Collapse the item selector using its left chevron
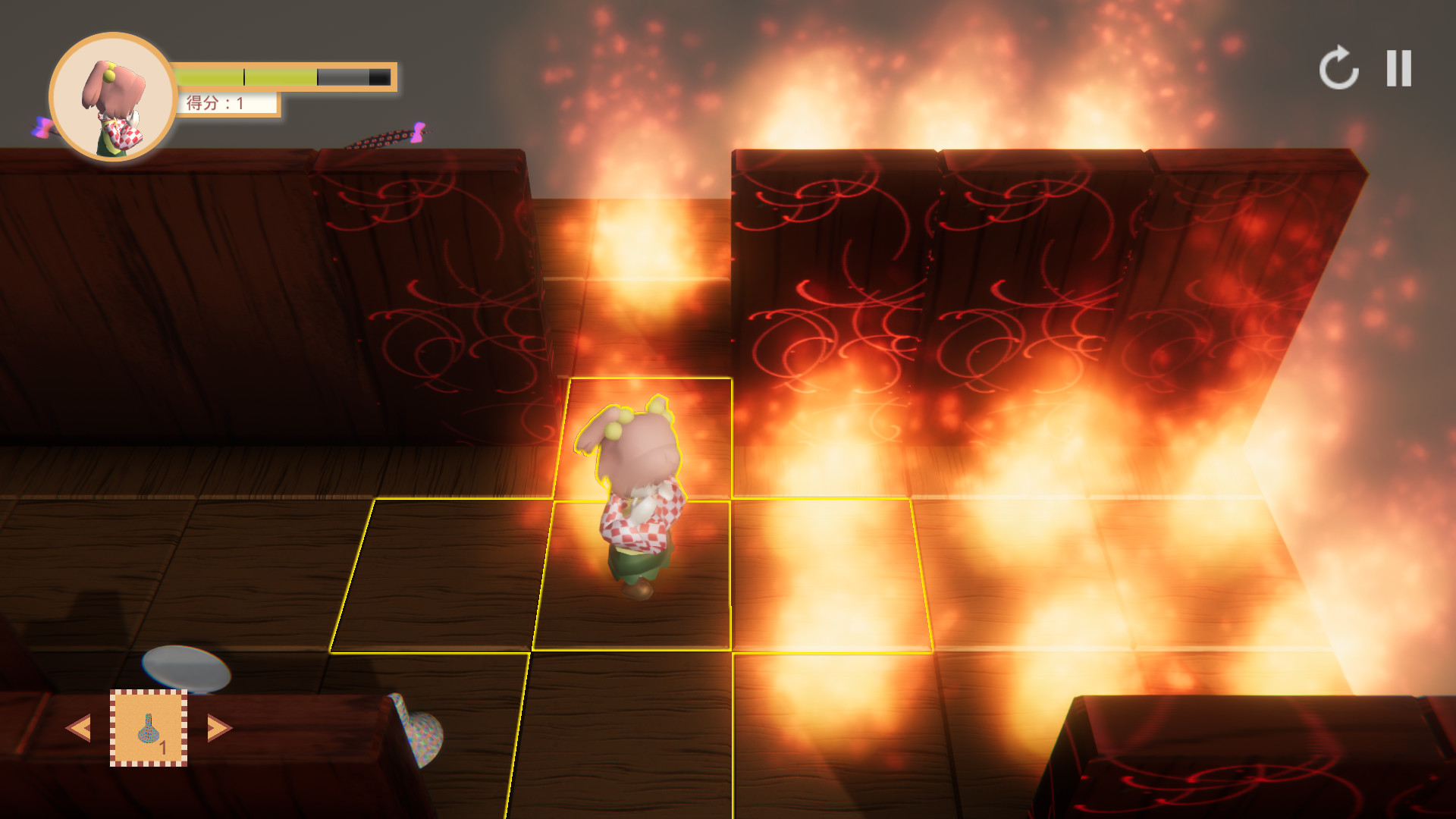The image size is (1456, 819). (x=80, y=726)
